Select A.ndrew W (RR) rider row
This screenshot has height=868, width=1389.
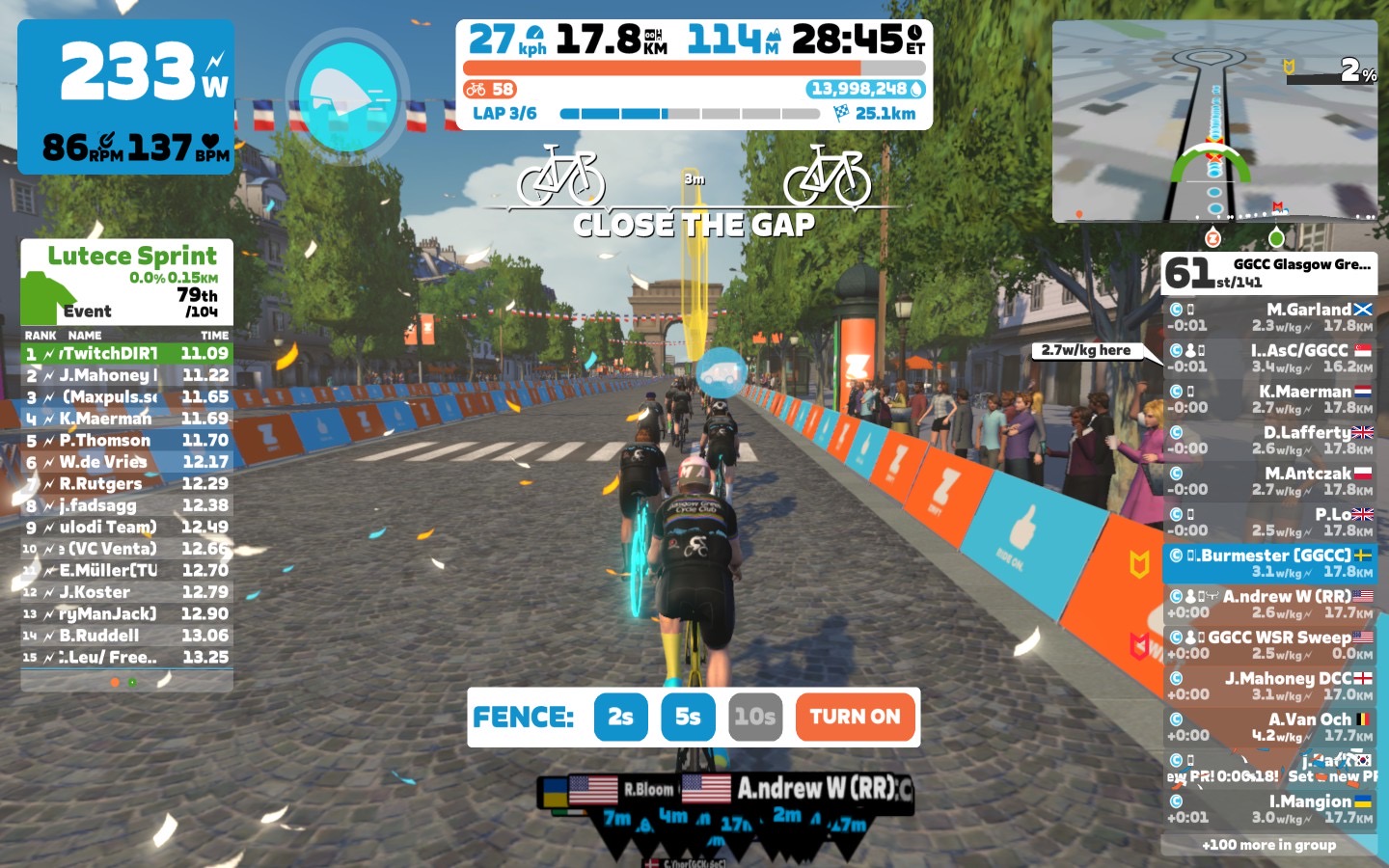point(1269,604)
